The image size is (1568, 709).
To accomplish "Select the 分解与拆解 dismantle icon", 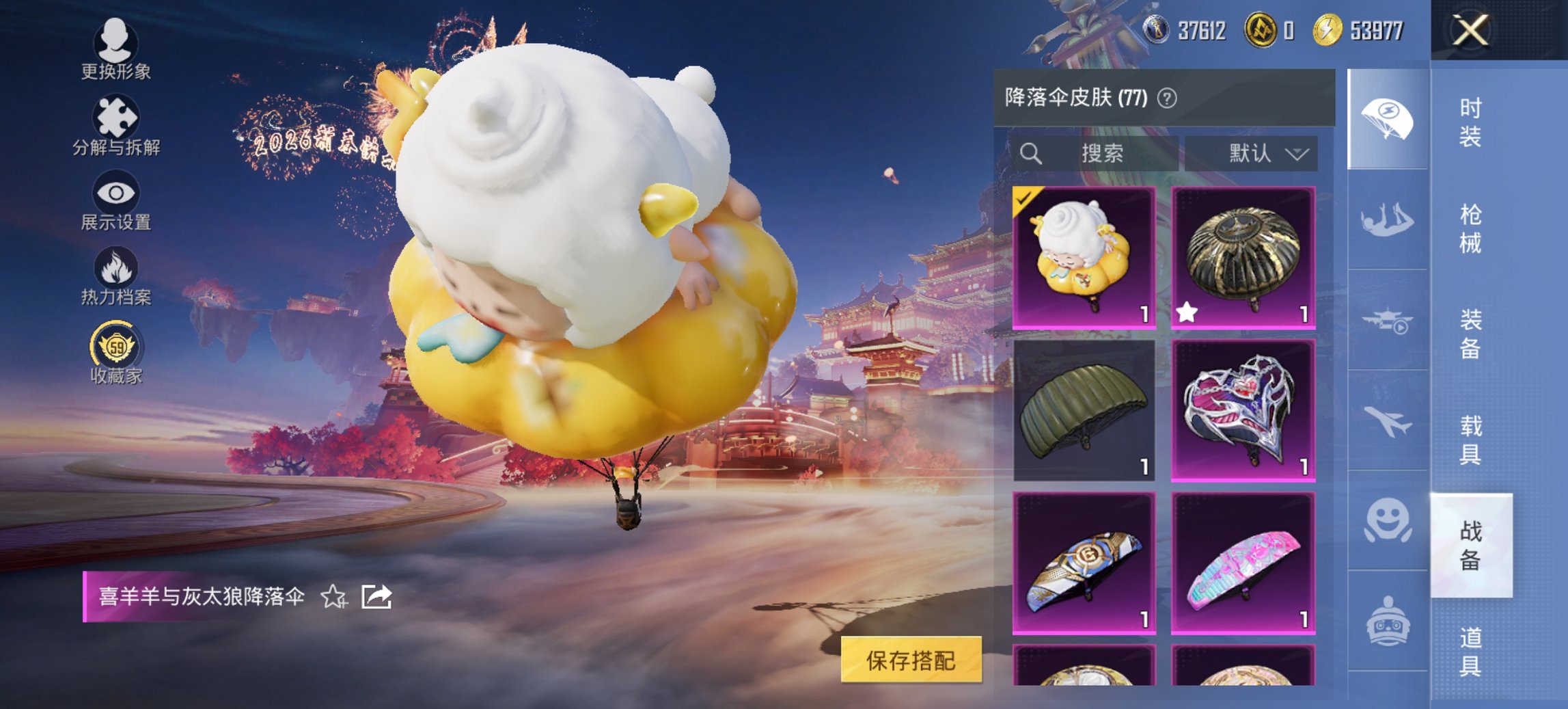I will point(116,123).
